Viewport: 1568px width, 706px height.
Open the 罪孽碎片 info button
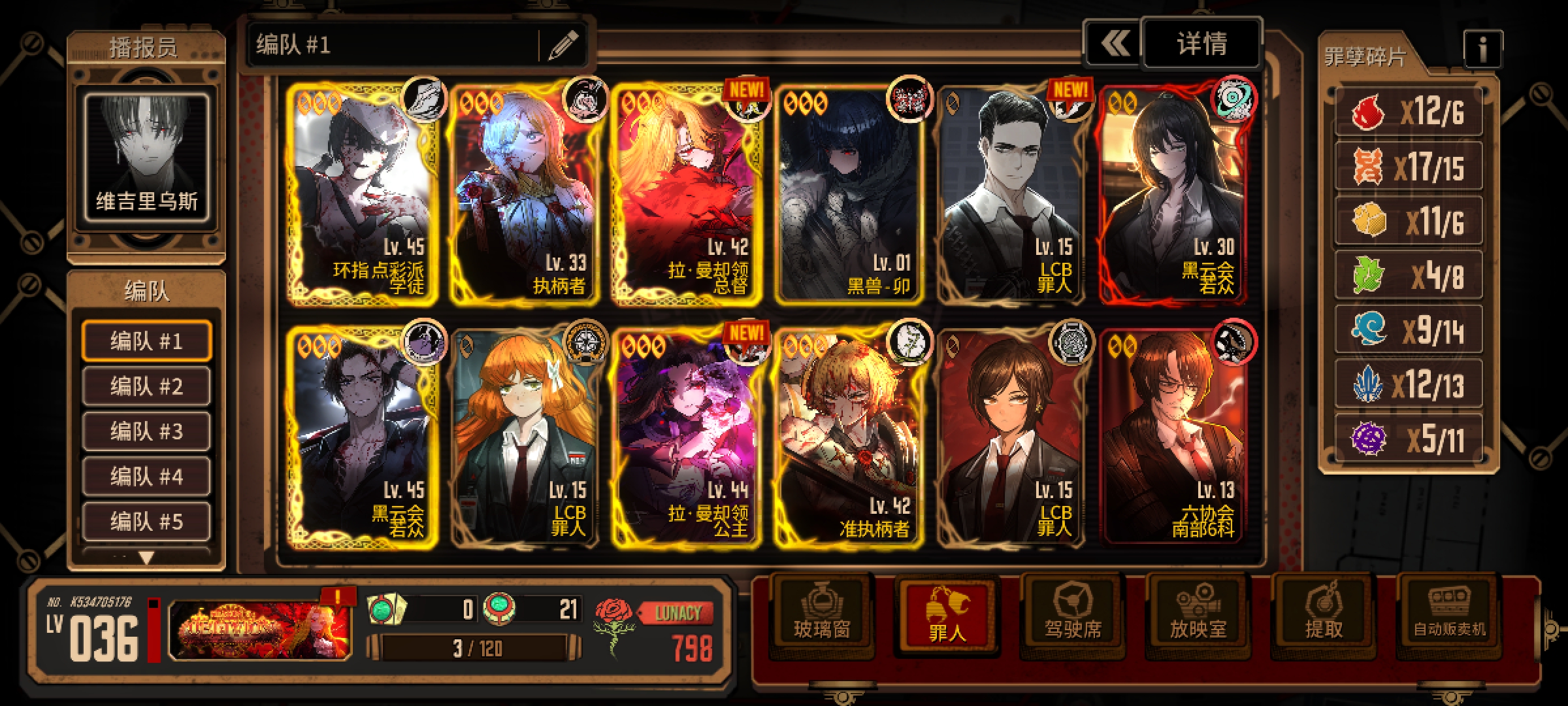coord(1482,48)
